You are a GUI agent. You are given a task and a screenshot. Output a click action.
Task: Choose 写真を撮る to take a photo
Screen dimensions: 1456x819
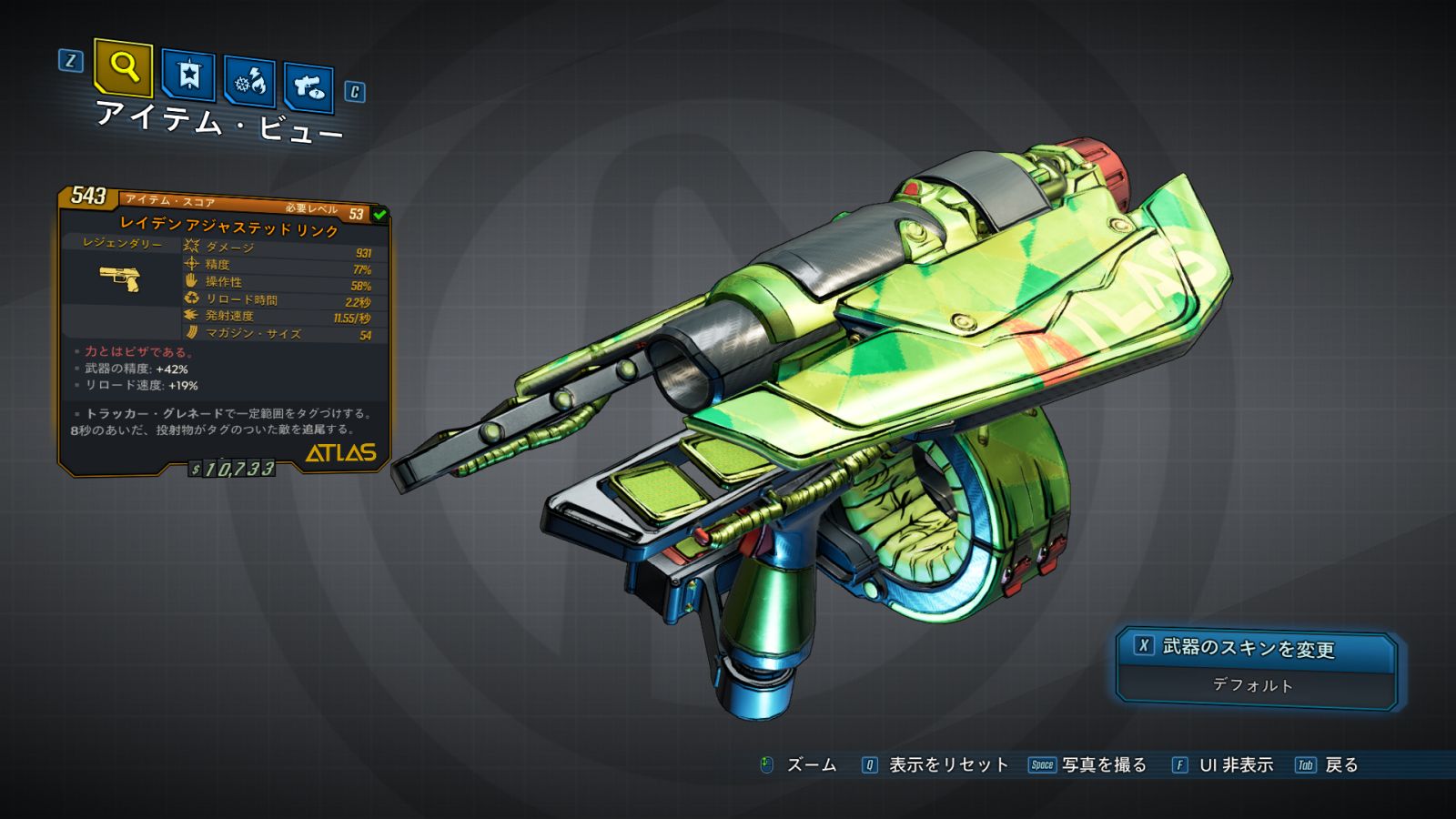click(1088, 765)
